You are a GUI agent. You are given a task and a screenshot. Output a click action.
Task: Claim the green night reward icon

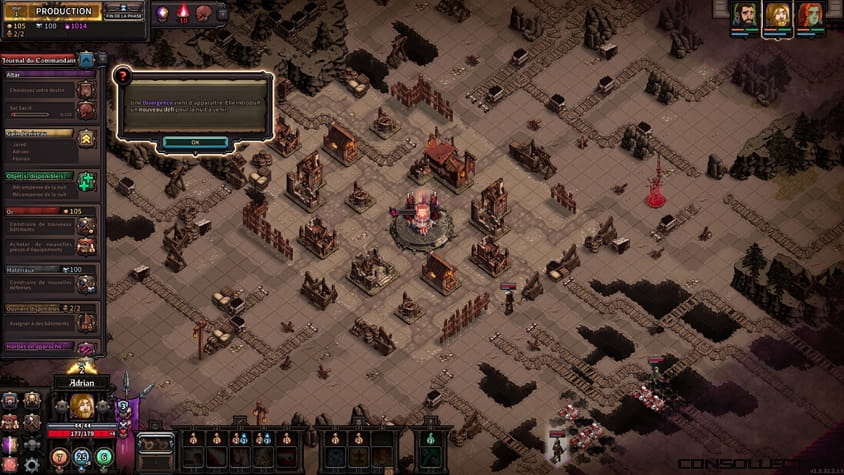[x=87, y=181]
